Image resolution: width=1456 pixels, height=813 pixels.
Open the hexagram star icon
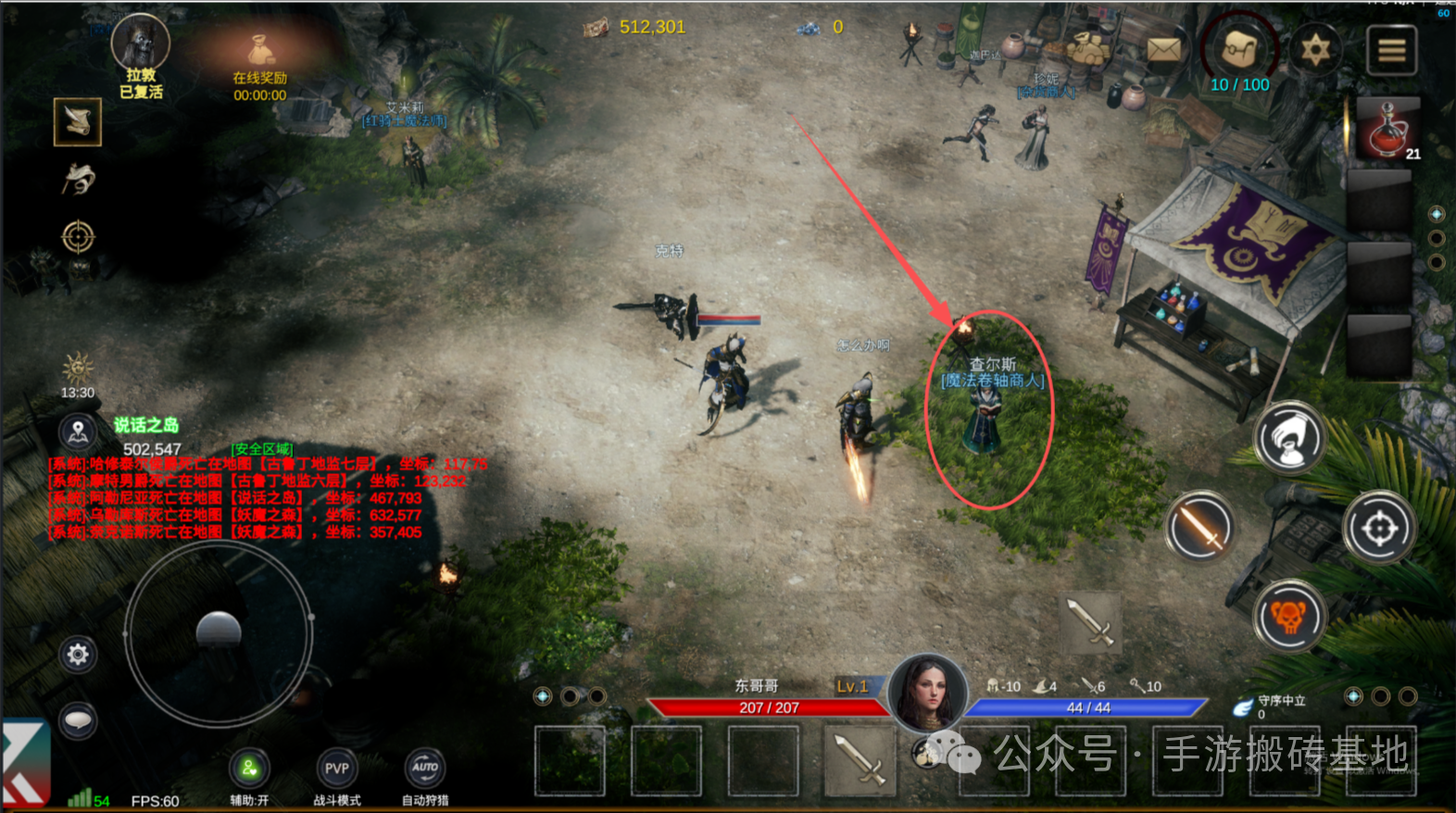1315,48
